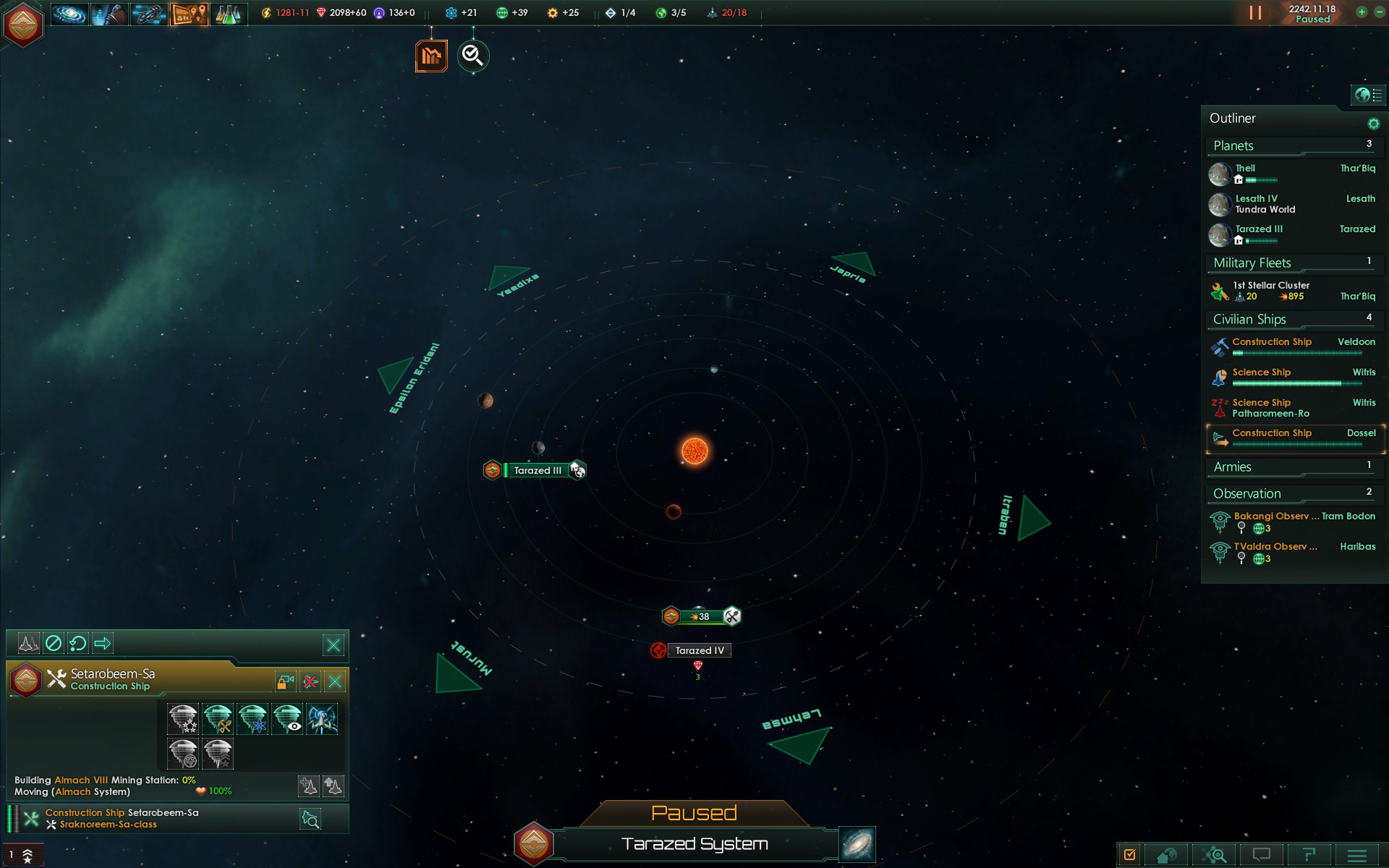Open Outliner settings gear
The width and height of the screenshot is (1389, 868).
[x=1373, y=124]
